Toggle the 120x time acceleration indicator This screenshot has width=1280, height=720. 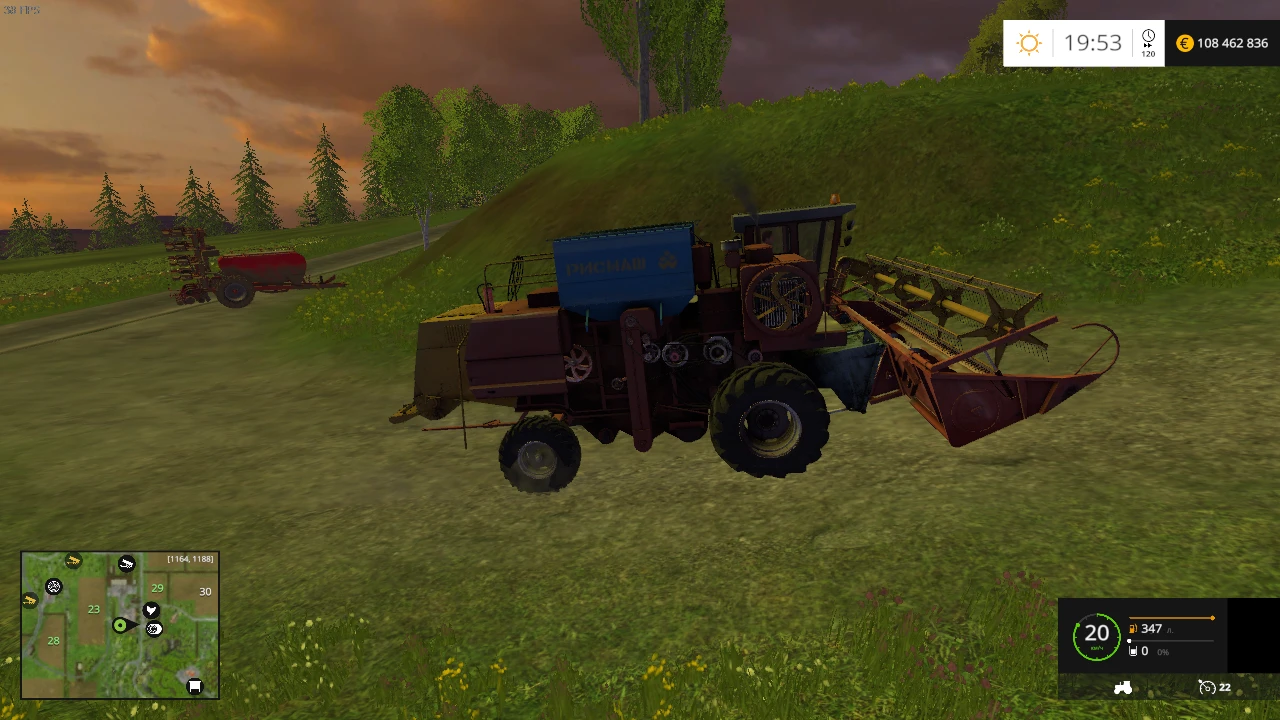[1148, 53]
